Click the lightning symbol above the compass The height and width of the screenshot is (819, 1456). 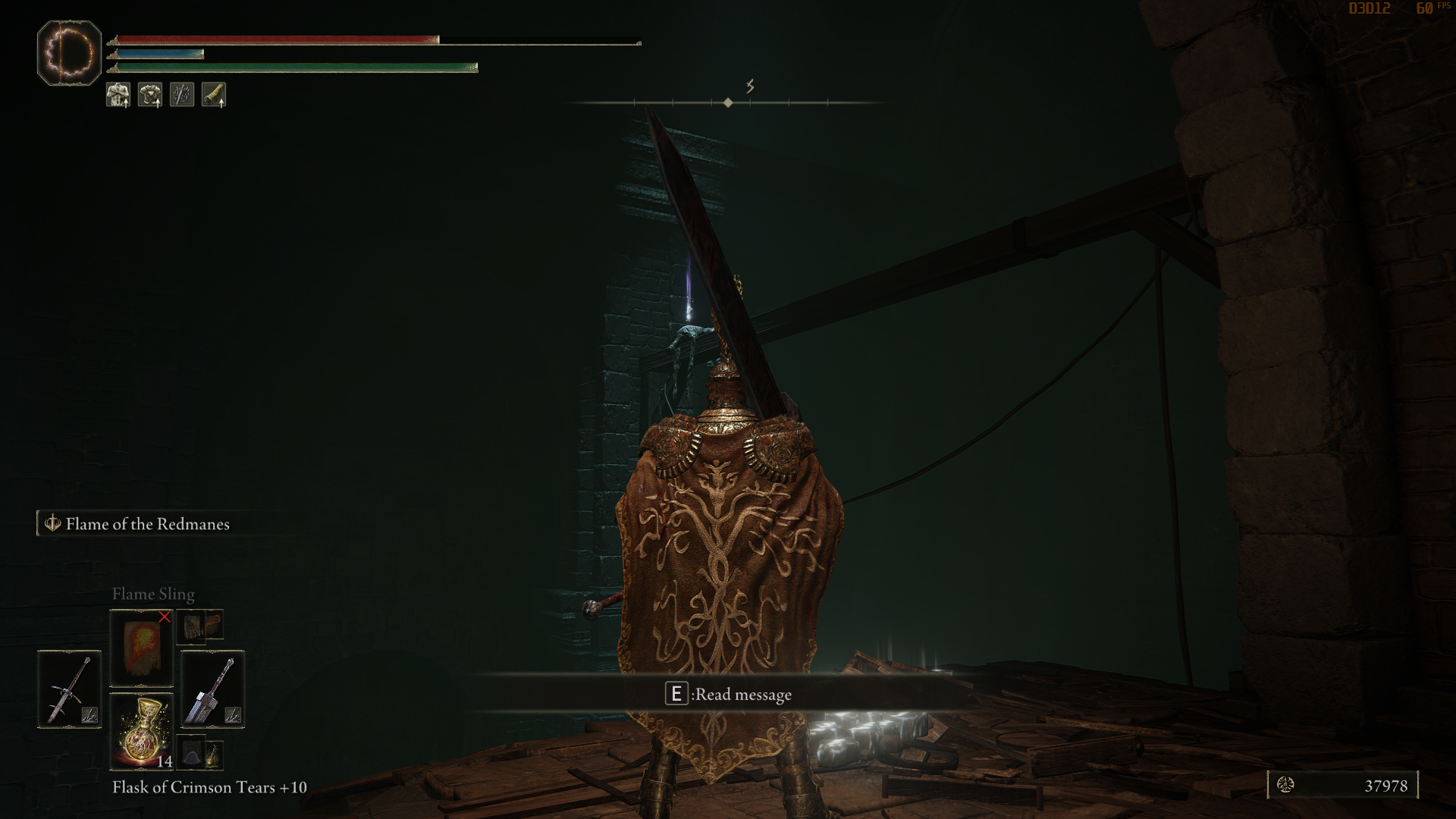pyautogui.click(x=751, y=86)
